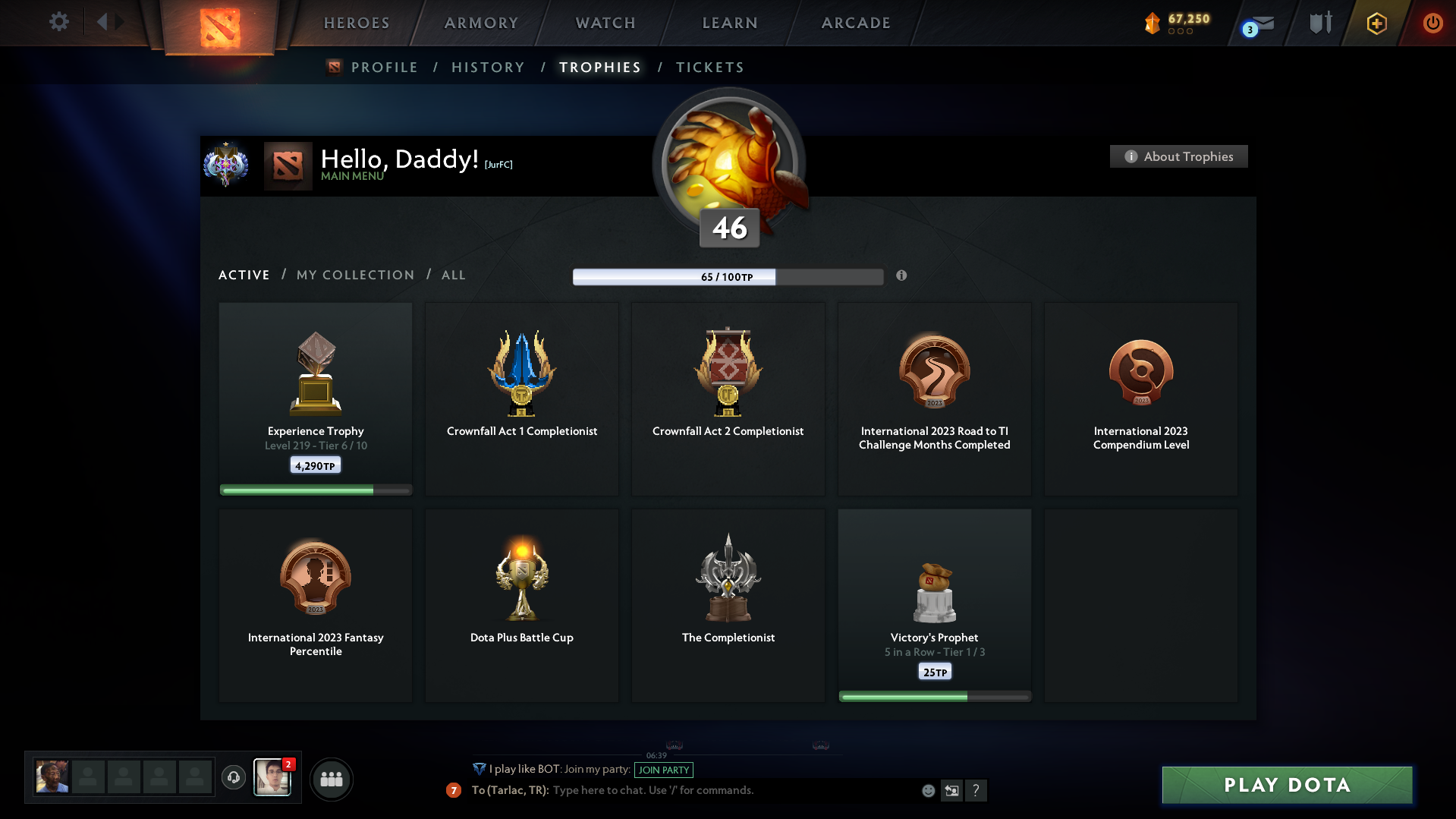This screenshot has height=819, width=1456.
Task: Open the add content plus icon
Action: 1376,23
